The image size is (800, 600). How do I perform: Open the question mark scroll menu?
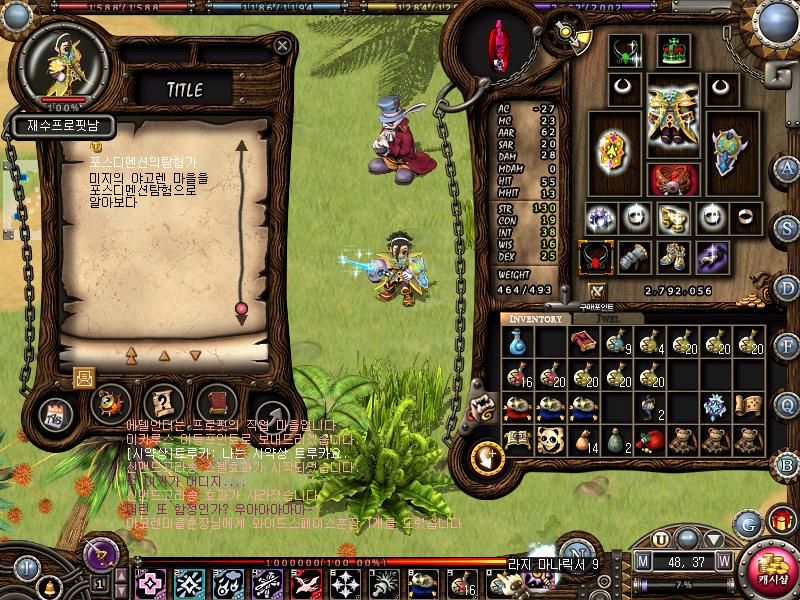(161, 404)
